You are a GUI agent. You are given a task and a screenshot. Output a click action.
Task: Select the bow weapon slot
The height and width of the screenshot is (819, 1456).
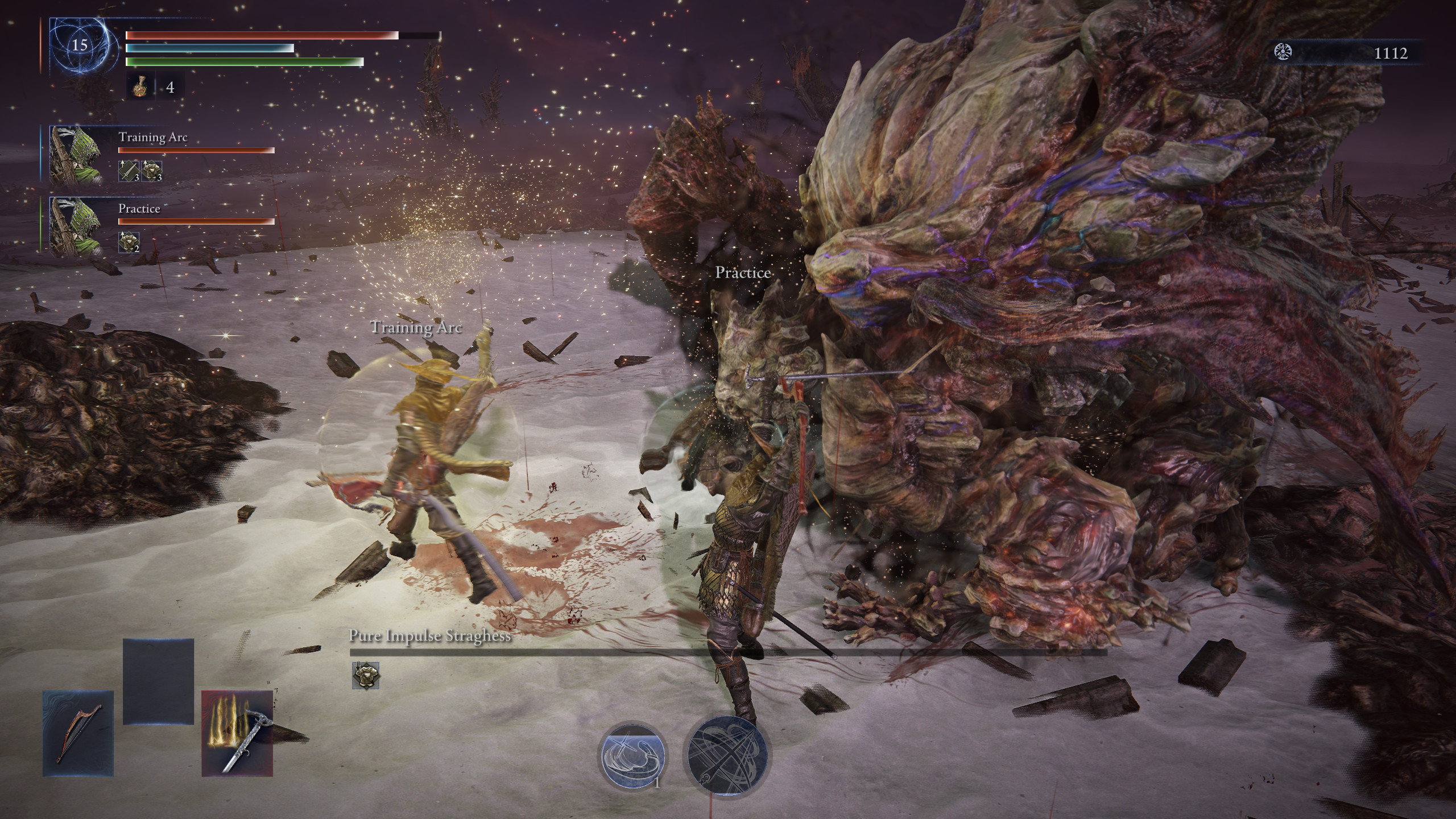(x=78, y=734)
